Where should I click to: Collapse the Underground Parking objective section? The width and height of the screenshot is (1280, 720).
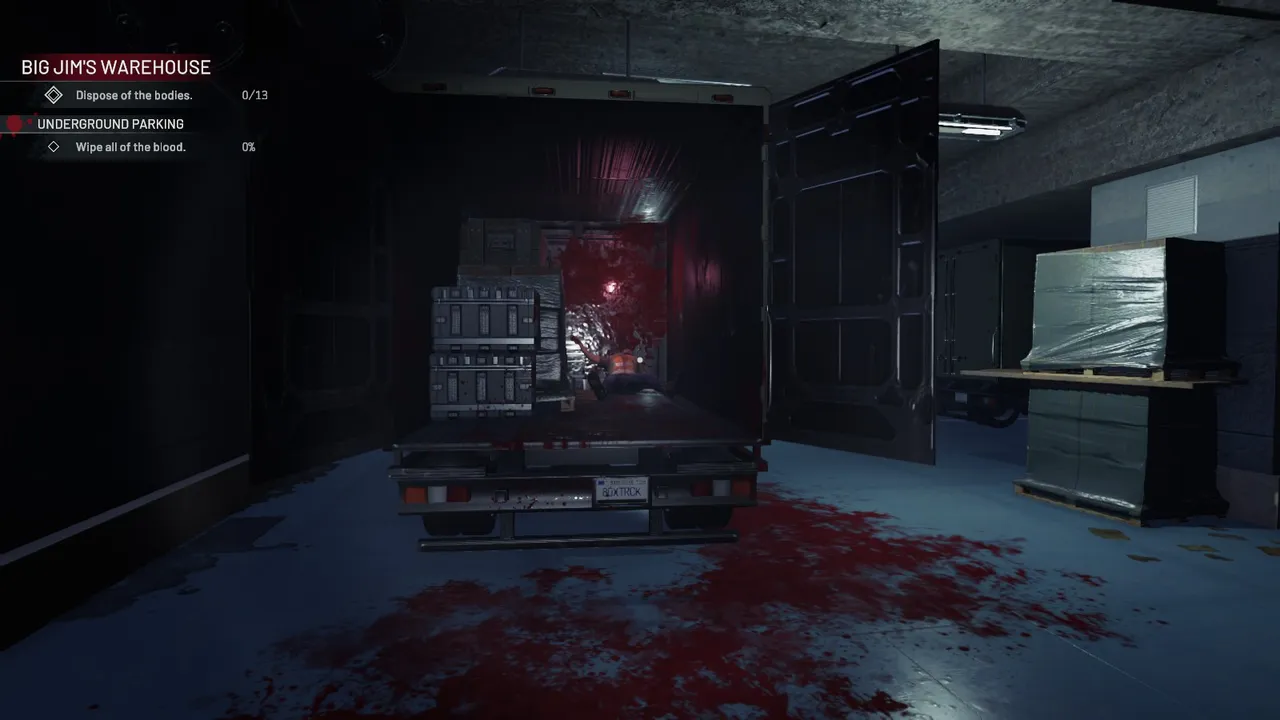pyautogui.click(x=110, y=123)
